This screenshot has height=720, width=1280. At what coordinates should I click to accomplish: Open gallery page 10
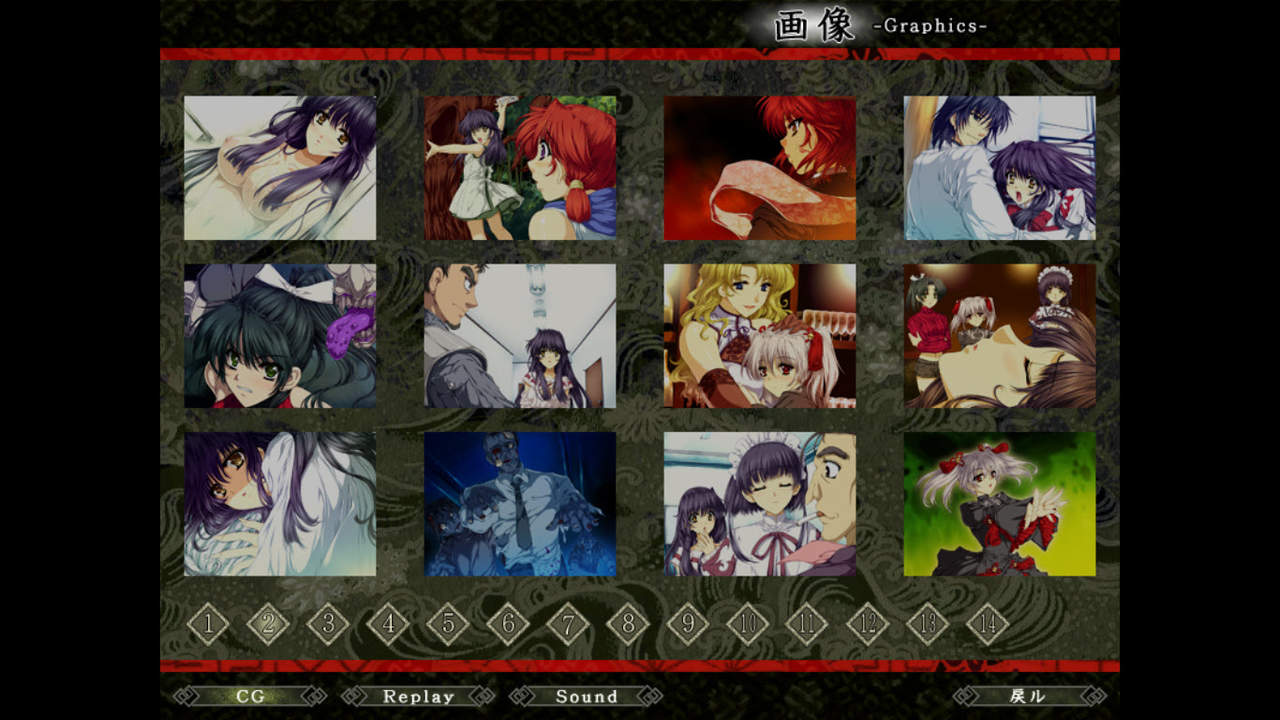coord(748,625)
